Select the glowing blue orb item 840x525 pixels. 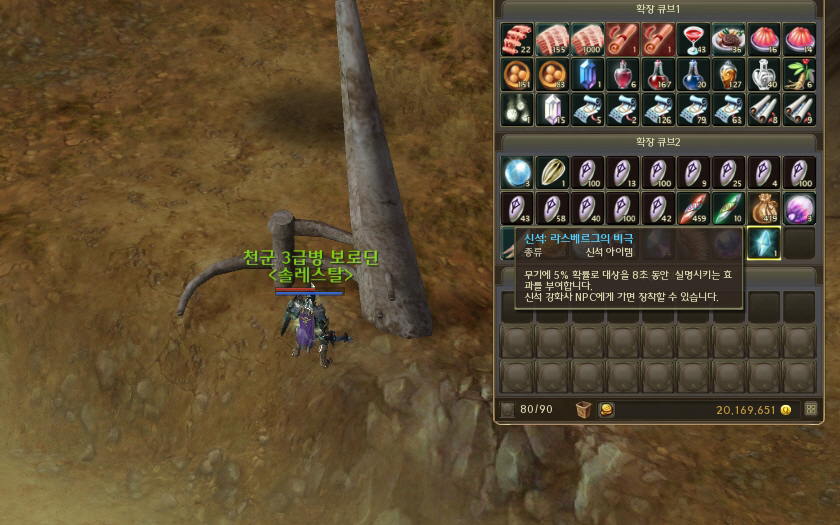point(517,173)
